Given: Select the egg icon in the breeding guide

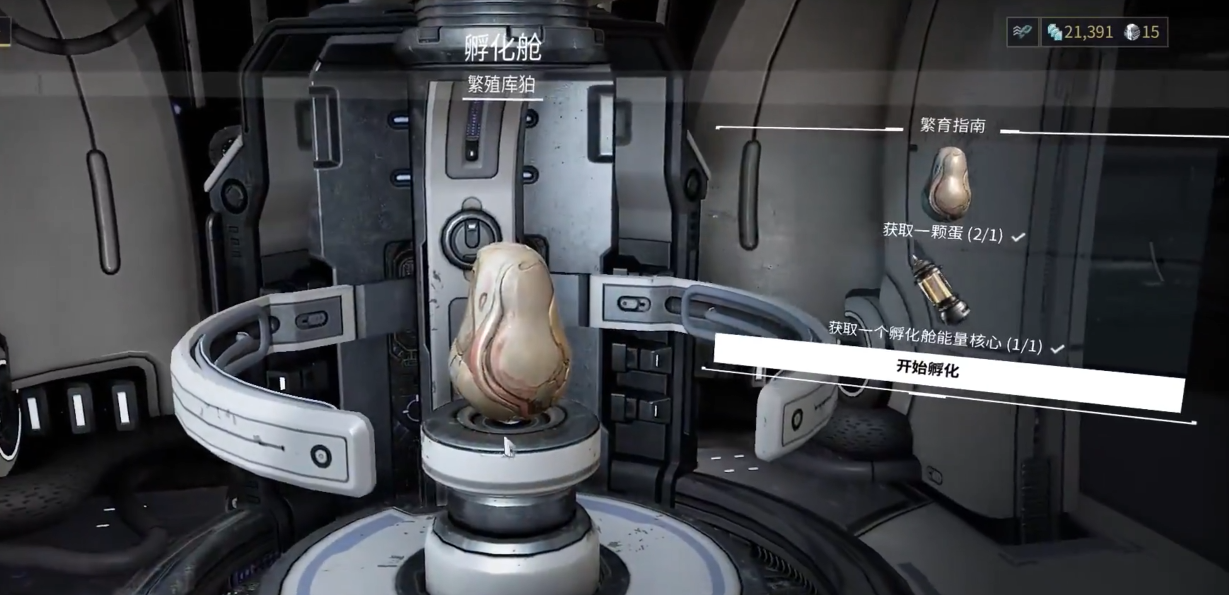Looking at the screenshot, I should [x=946, y=183].
